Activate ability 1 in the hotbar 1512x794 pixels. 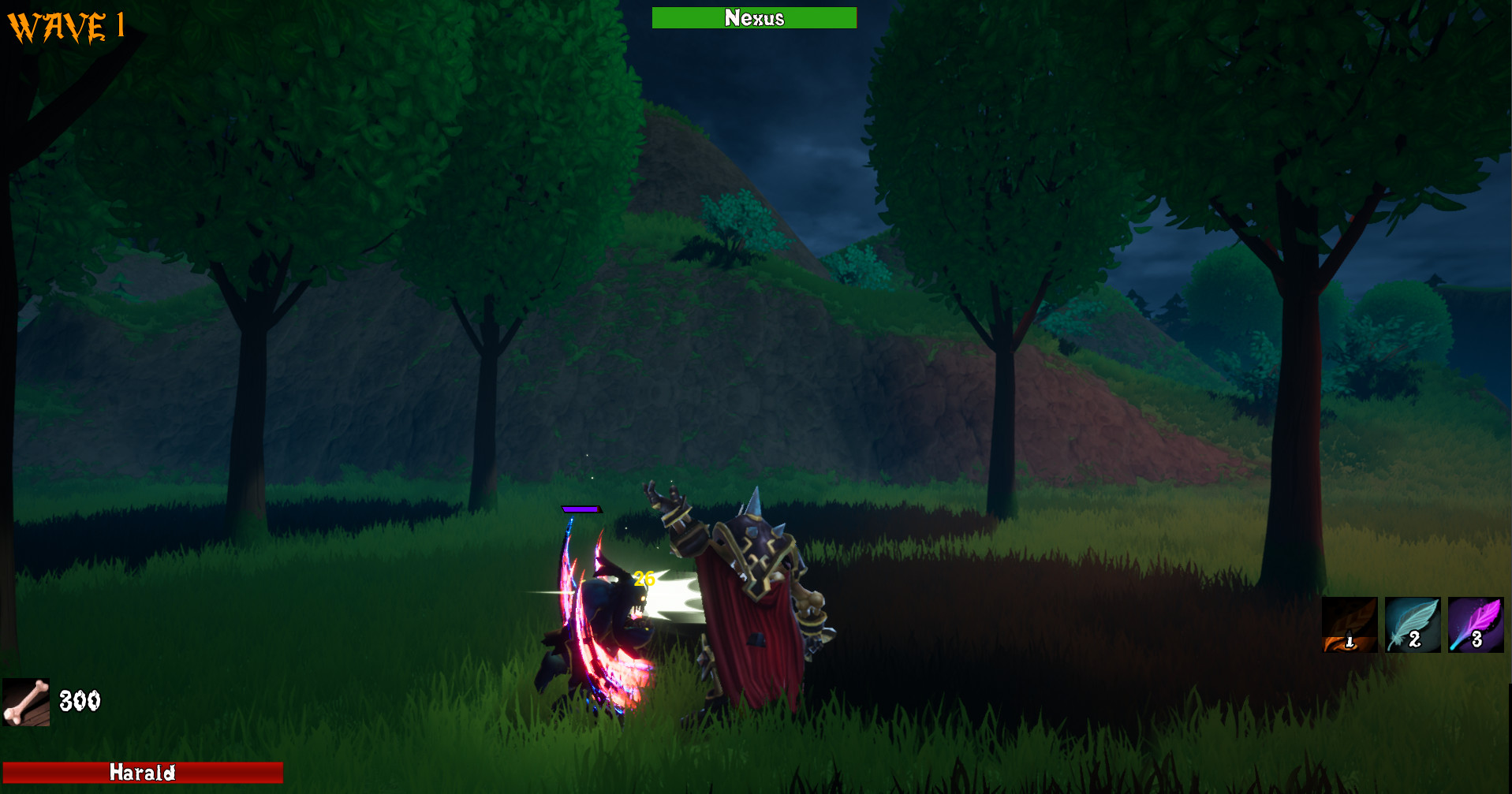(x=1350, y=625)
